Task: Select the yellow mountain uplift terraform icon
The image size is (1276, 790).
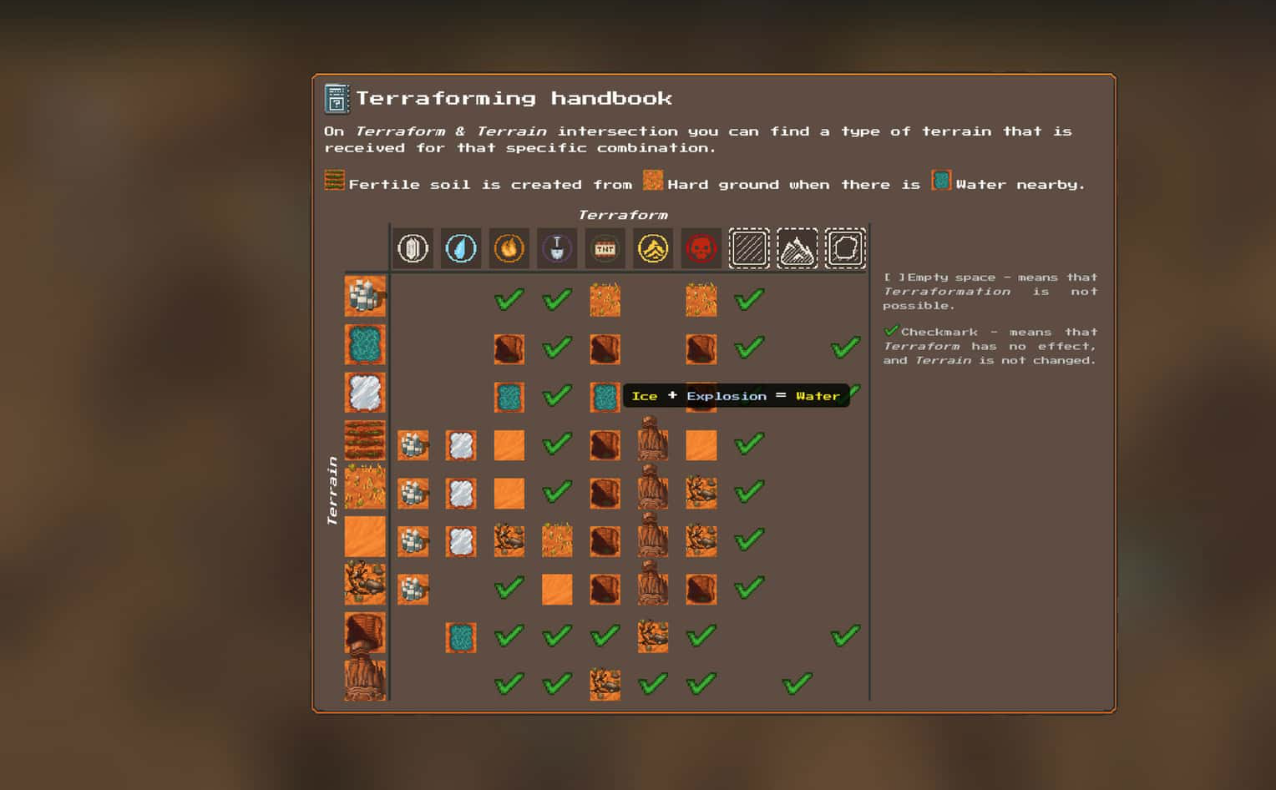Action: (653, 248)
